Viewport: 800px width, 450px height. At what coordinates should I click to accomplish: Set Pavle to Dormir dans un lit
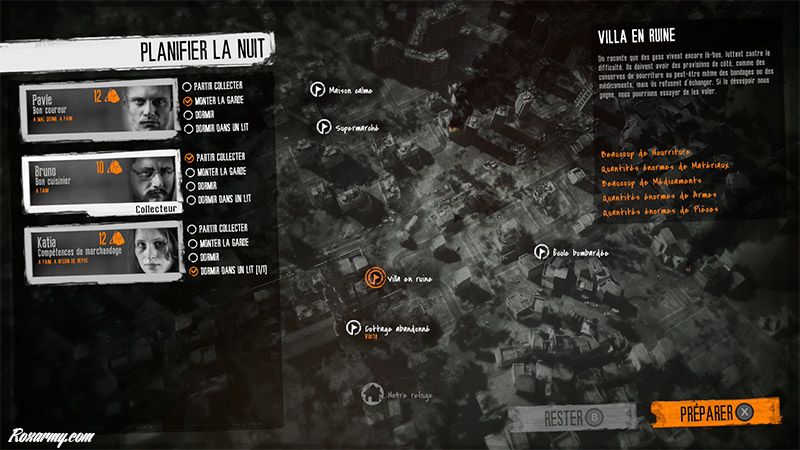[x=190, y=129]
